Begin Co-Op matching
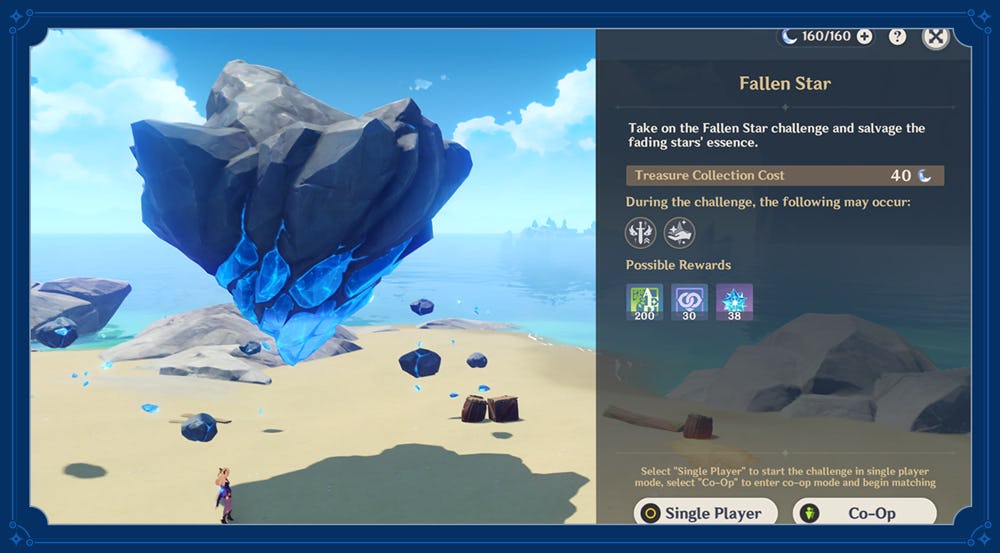 point(864,513)
